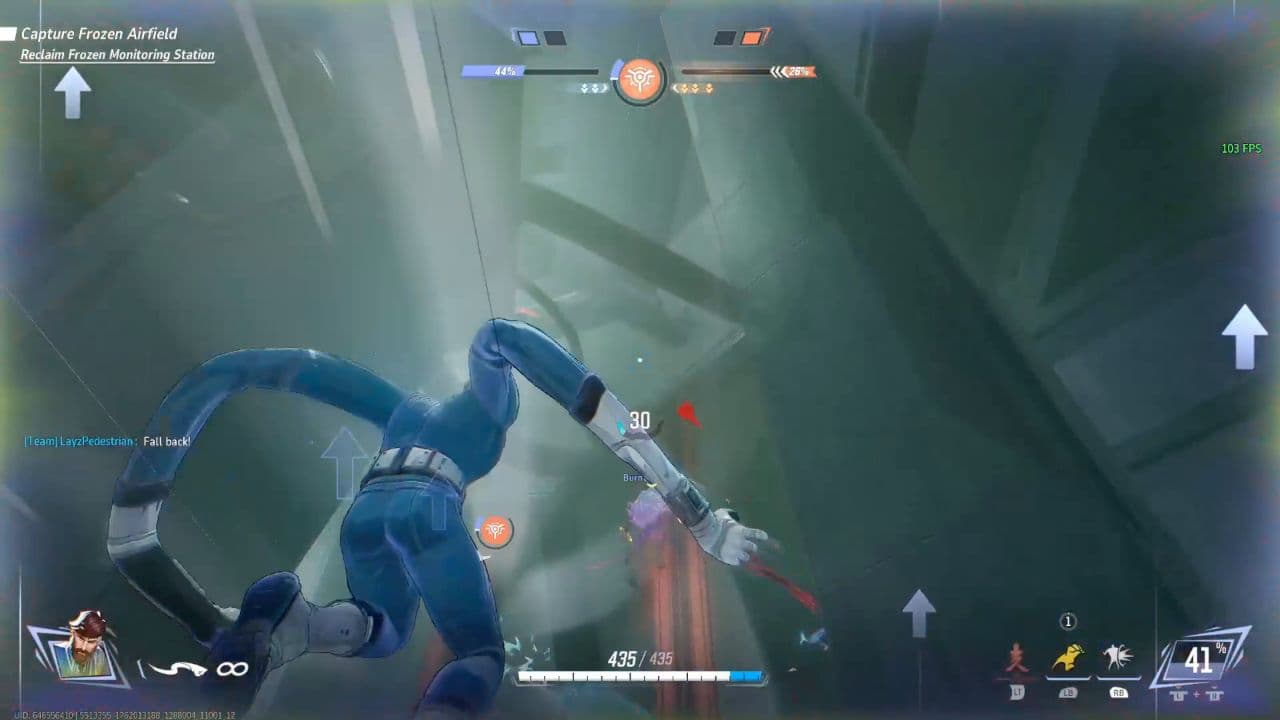Open the Reclaim Frozen Monitoring Station objective

tap(117, 53)
